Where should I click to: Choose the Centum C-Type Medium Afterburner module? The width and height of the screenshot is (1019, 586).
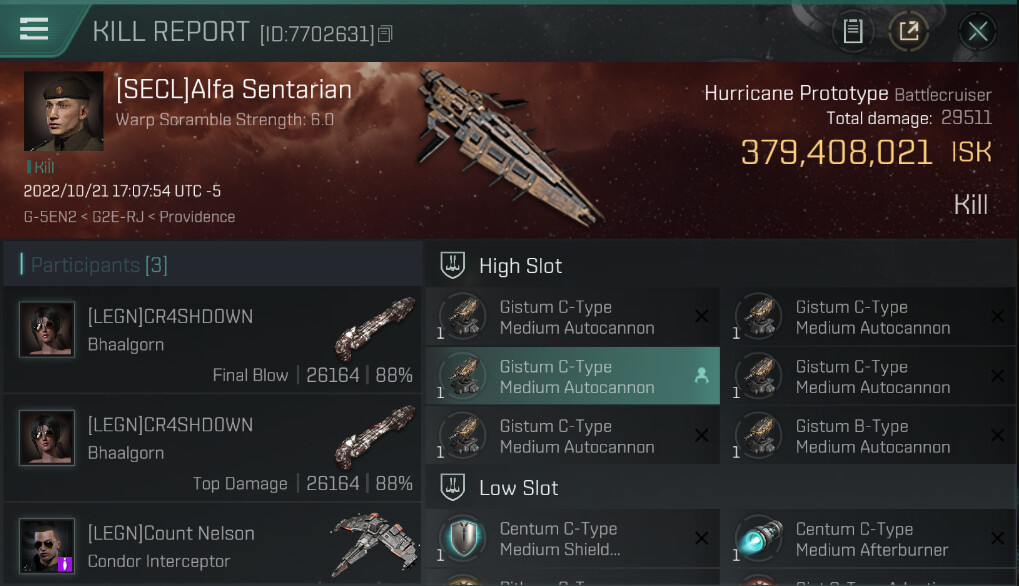tap(868, 538)
